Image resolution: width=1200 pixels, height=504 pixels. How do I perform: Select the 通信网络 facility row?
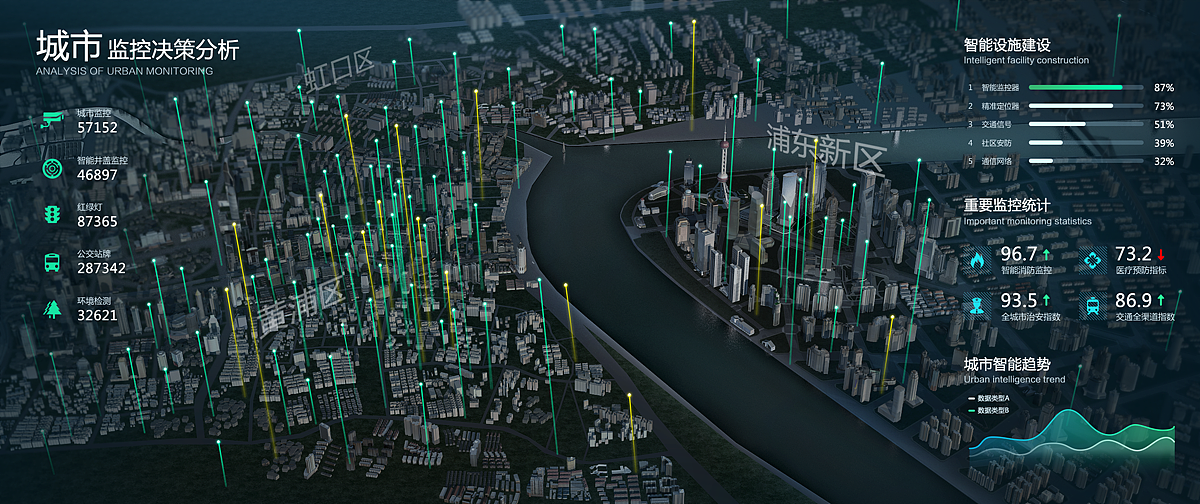tap(1068, 160)
